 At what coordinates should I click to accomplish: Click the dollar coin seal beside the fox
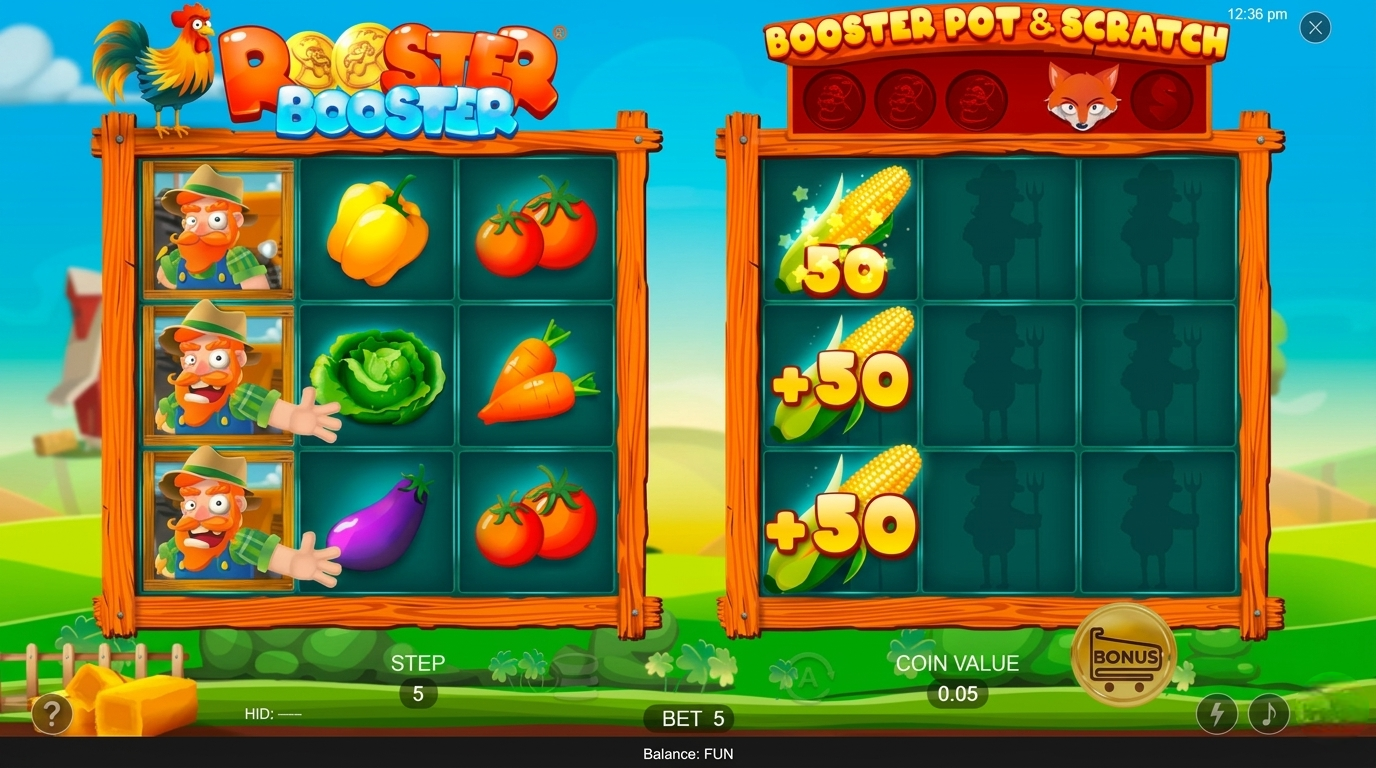click(1163, 100)
